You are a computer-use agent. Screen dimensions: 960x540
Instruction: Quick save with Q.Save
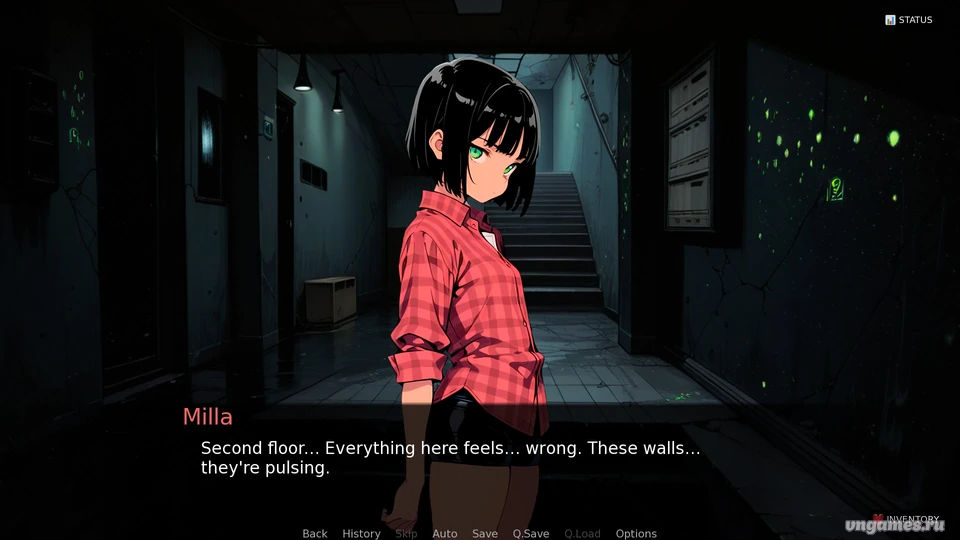(x=531, y=534)
